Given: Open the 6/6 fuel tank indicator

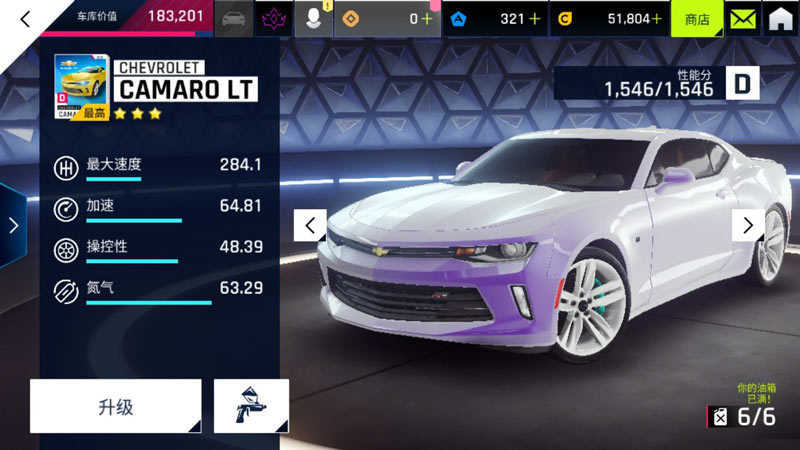Looking at the screenshot, I should (743, 416).
